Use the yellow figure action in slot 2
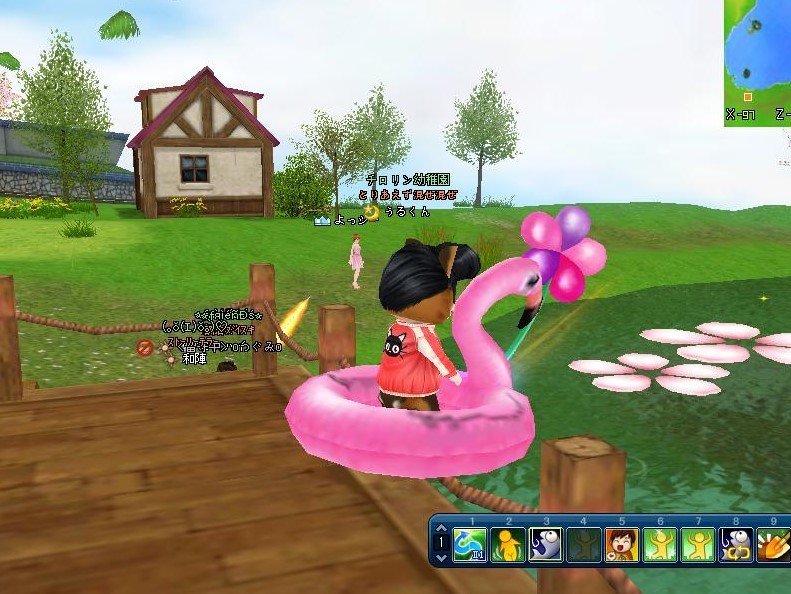Screen dimensions: 791x594 coord(507,545)
